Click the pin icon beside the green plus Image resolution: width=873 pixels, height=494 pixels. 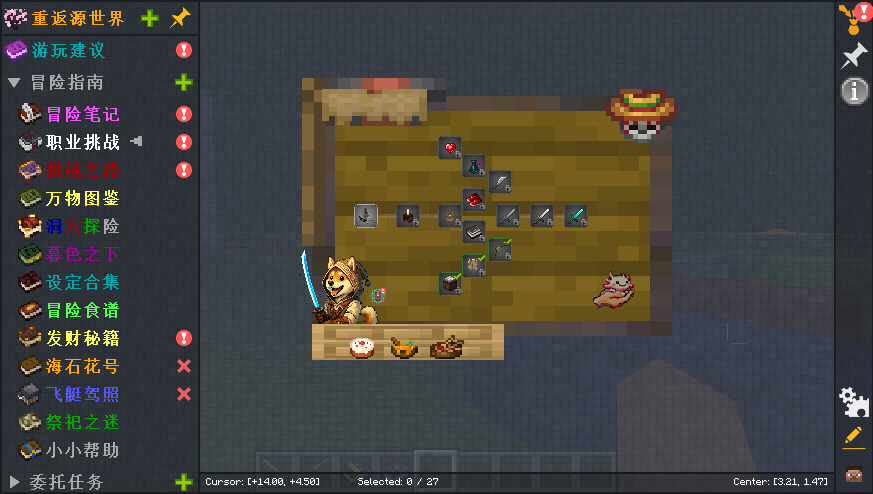pos(179,18)
